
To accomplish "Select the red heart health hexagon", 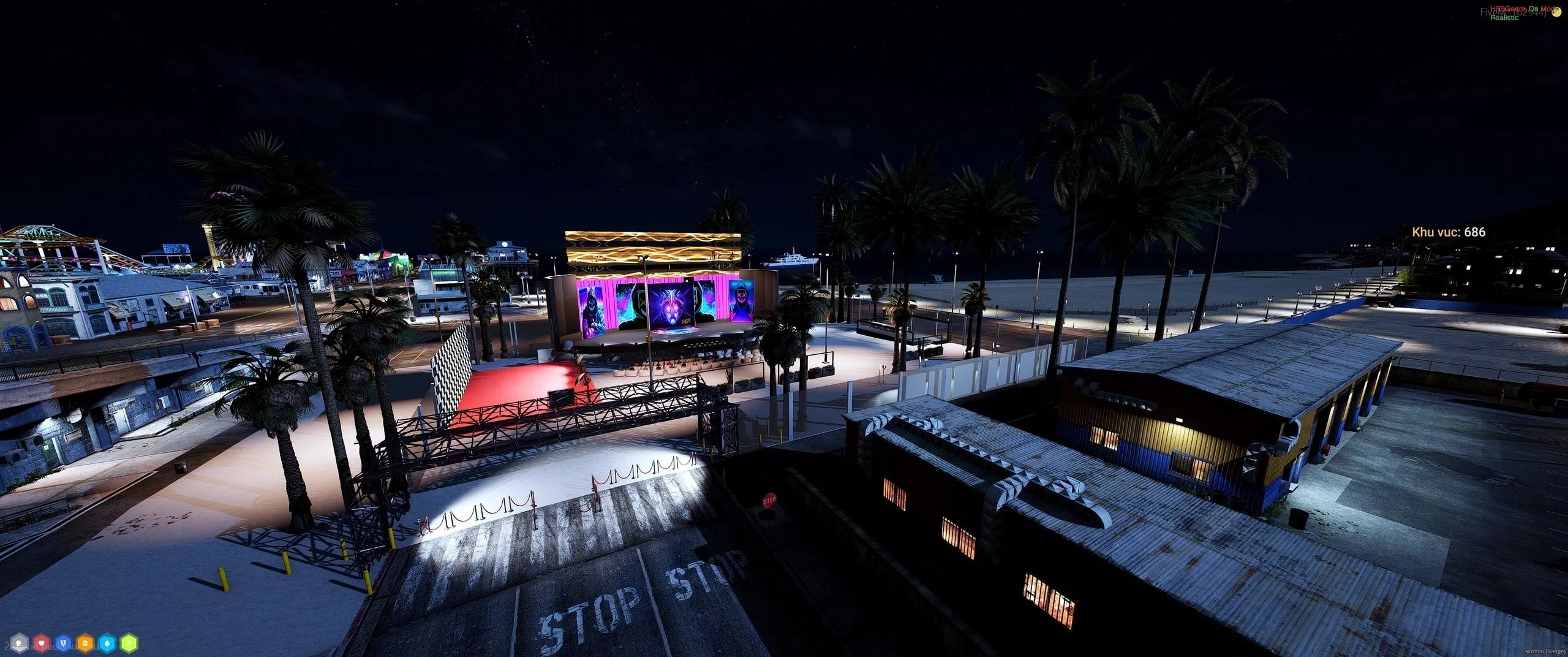I will tap(41, 643).
